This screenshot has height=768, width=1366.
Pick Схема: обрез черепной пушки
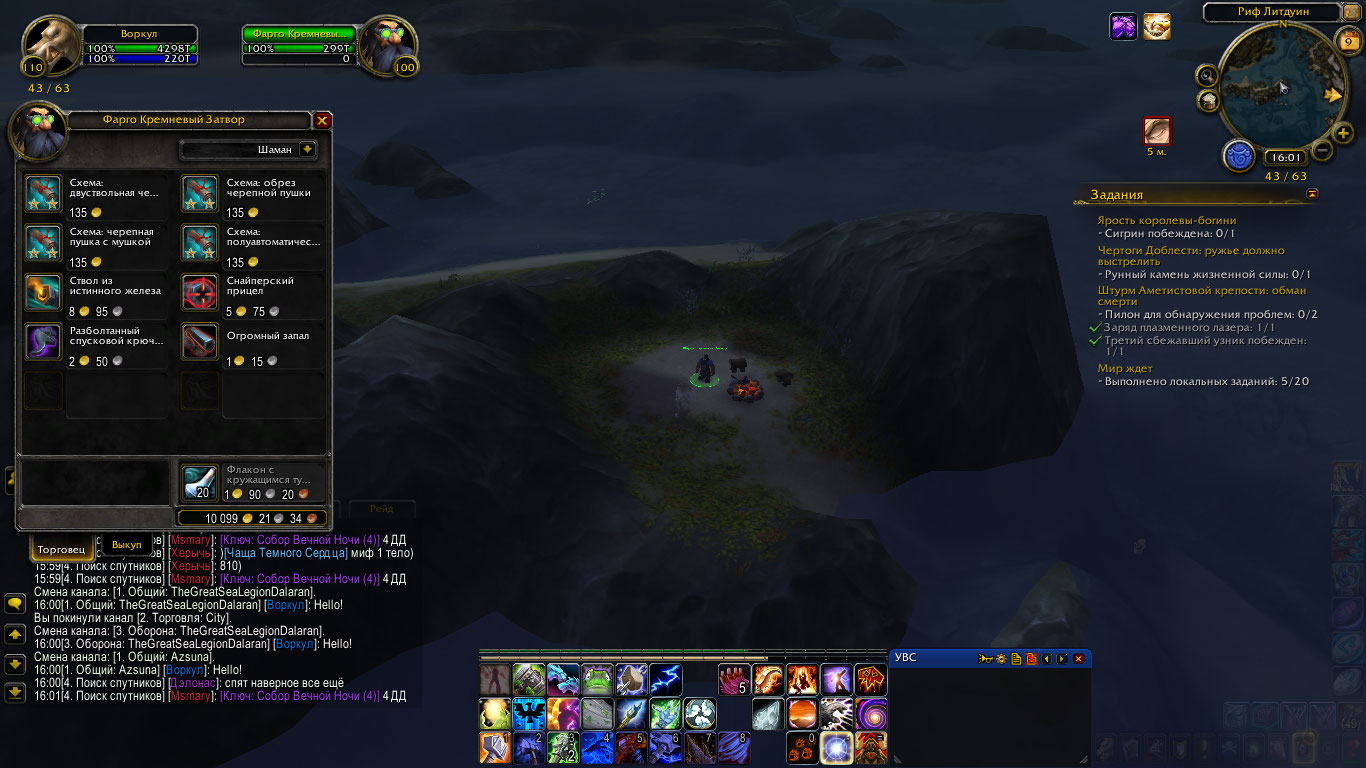(200, 194)
